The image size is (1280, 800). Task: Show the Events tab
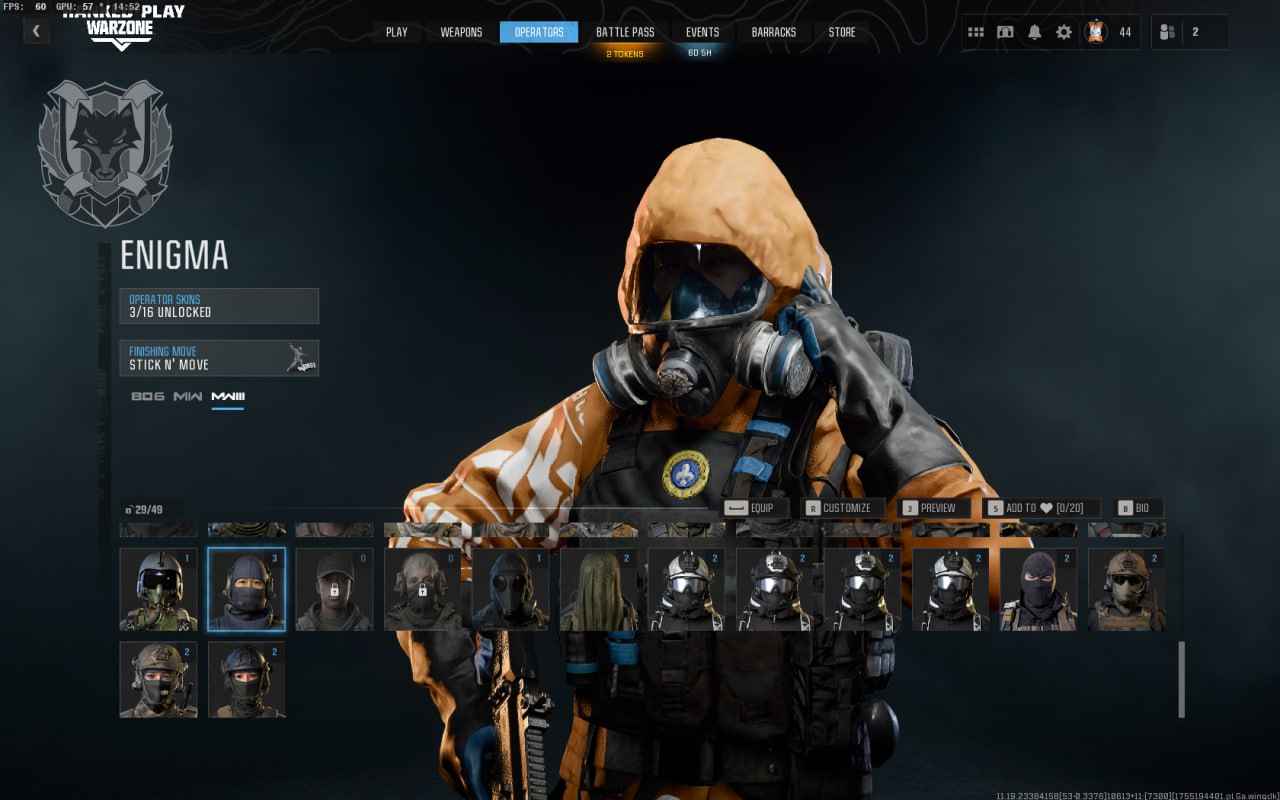click(702, 32)
